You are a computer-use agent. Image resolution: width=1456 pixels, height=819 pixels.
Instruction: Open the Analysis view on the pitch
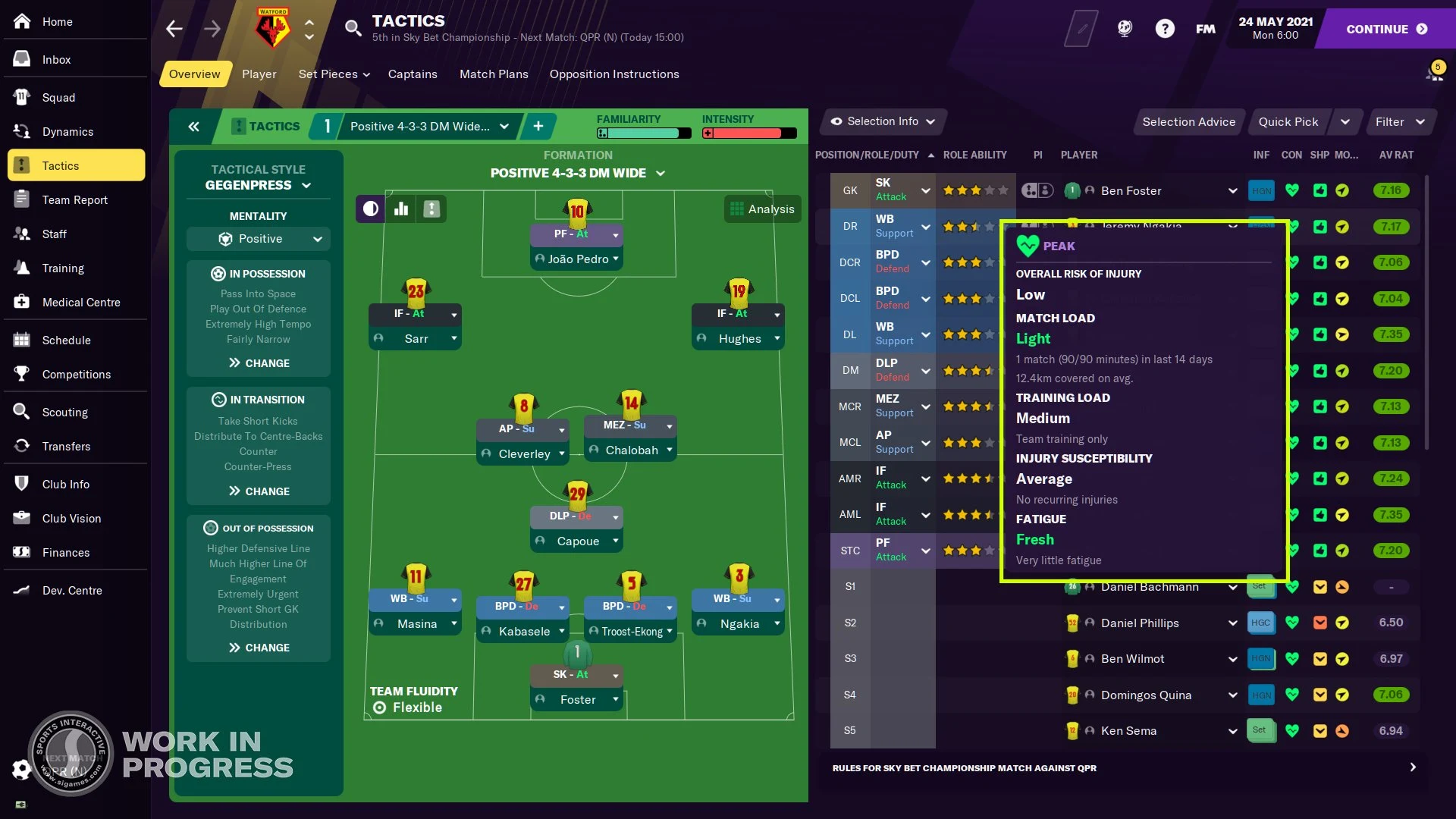point(762,209)
